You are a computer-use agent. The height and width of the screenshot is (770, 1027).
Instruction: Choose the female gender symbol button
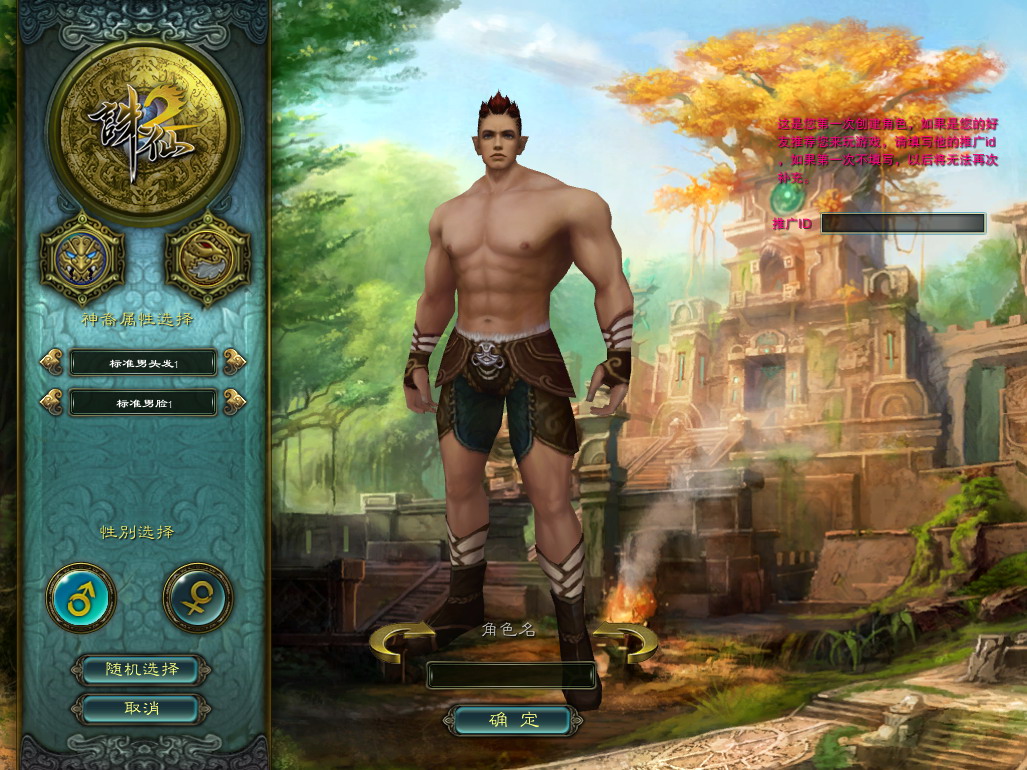point(197,598)
